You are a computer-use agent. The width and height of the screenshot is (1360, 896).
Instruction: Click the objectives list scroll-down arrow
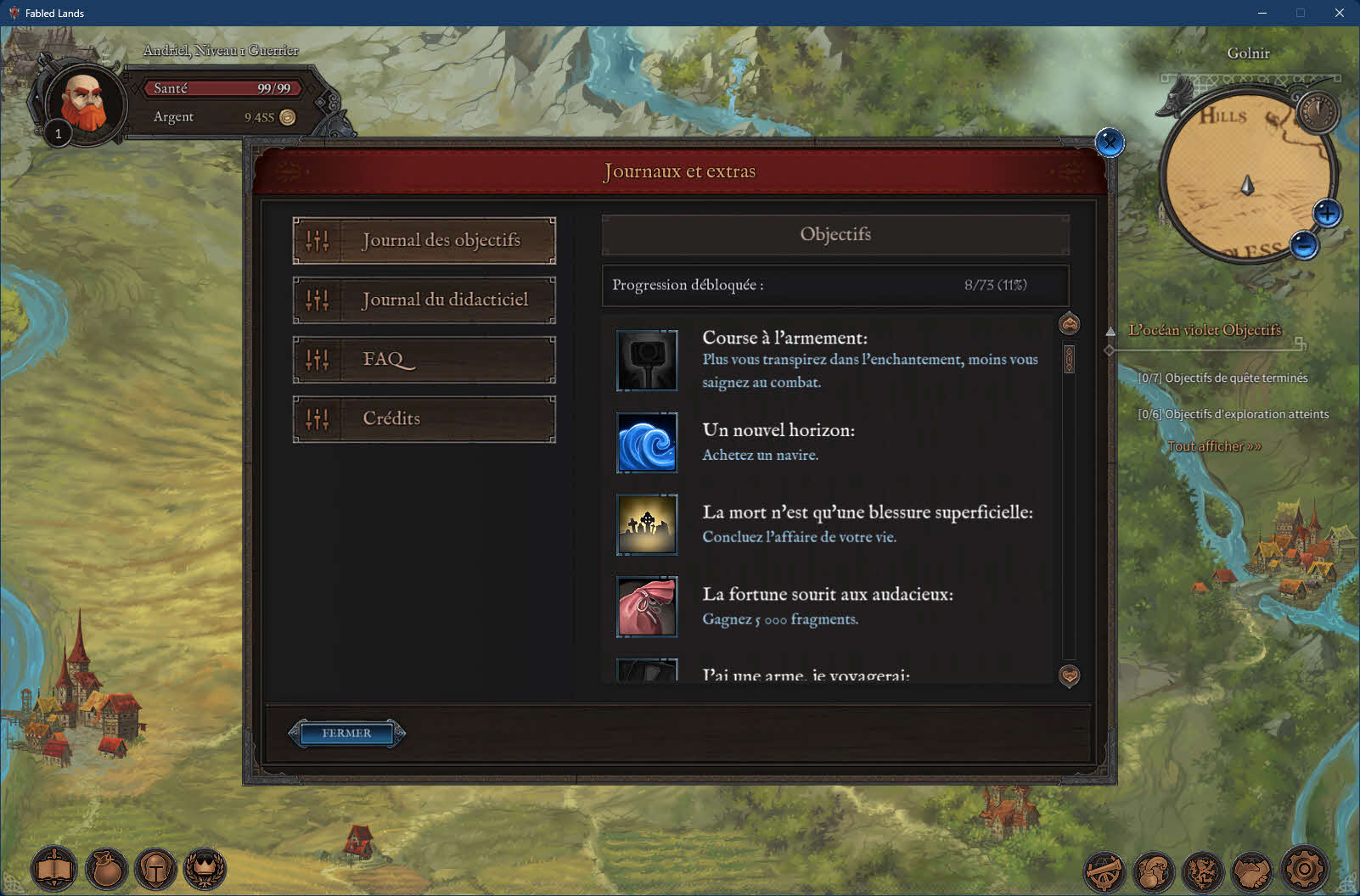click(1070, 675)
